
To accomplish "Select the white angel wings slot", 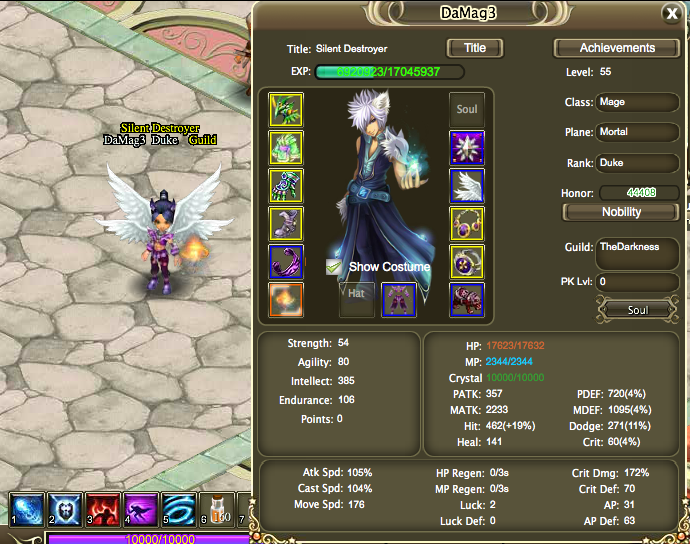I will tap(467, 185).
